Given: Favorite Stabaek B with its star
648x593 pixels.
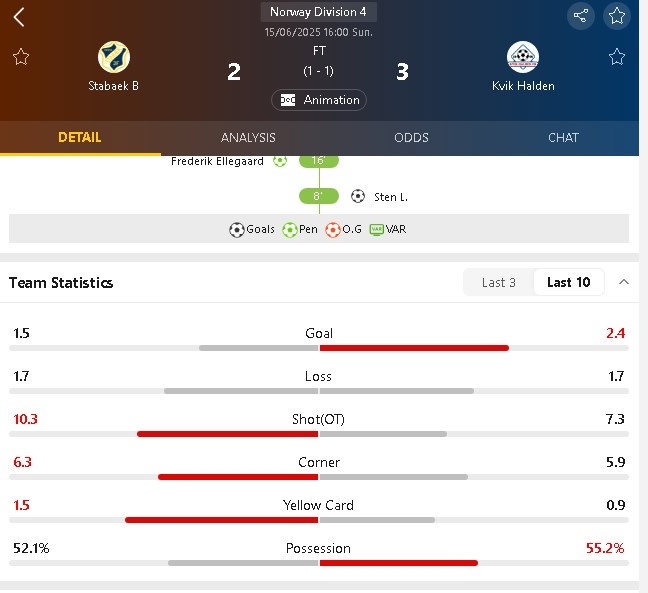Looking at the screenshot, I should click(x=21, y=56).
